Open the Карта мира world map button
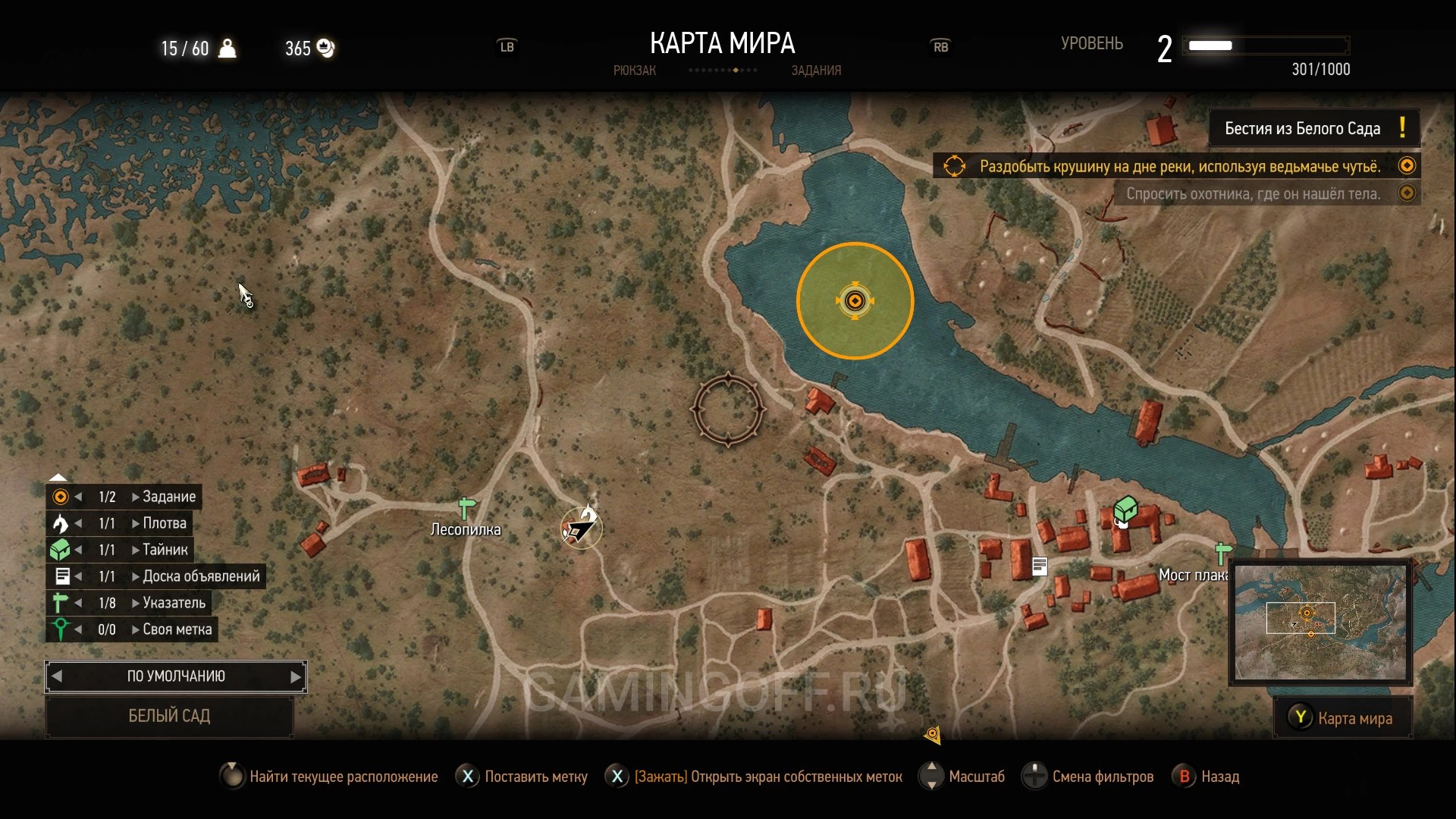 [x=1342, y=718]
